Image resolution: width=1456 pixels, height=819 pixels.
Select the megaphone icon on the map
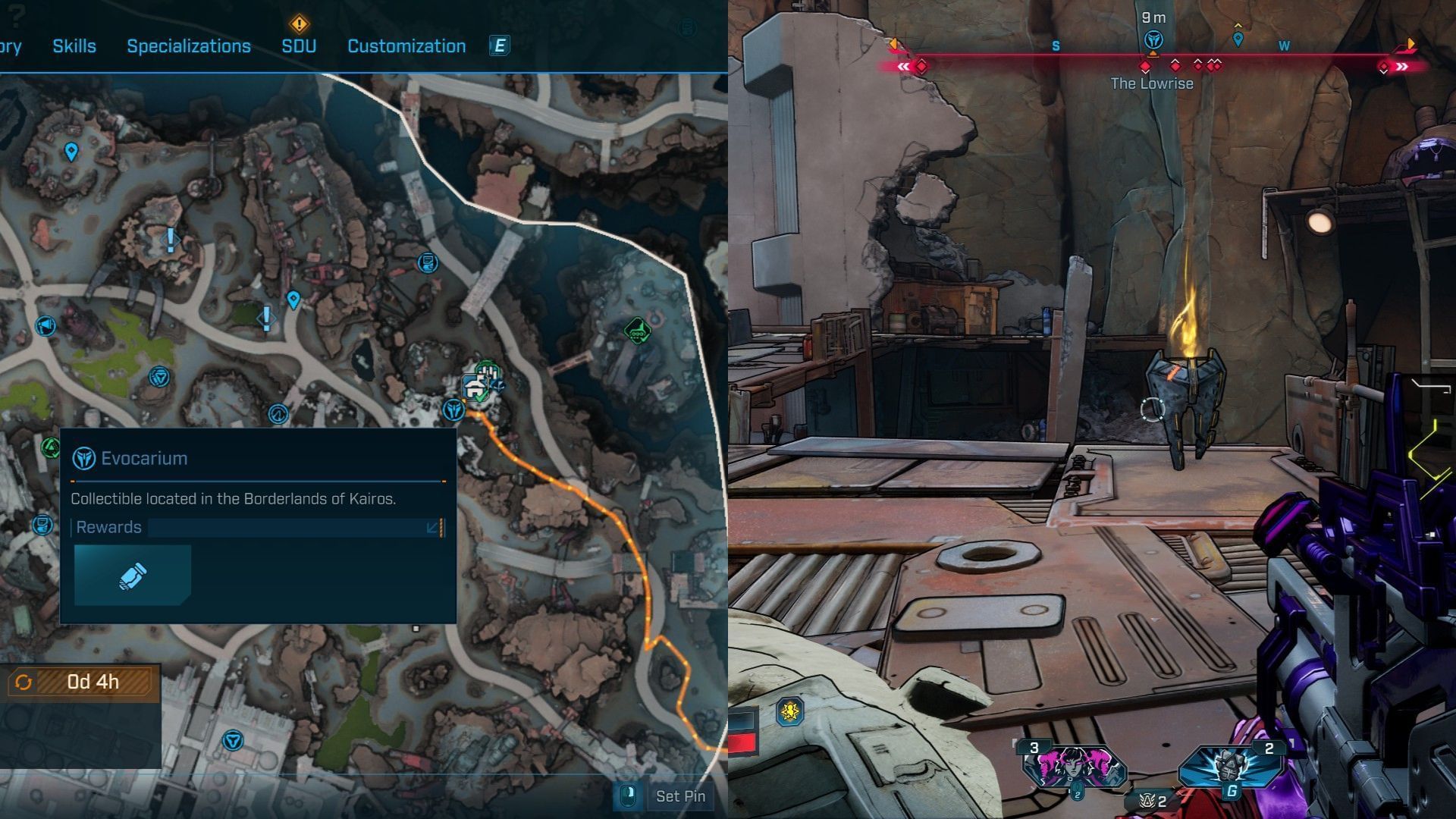tap(45, 326)
